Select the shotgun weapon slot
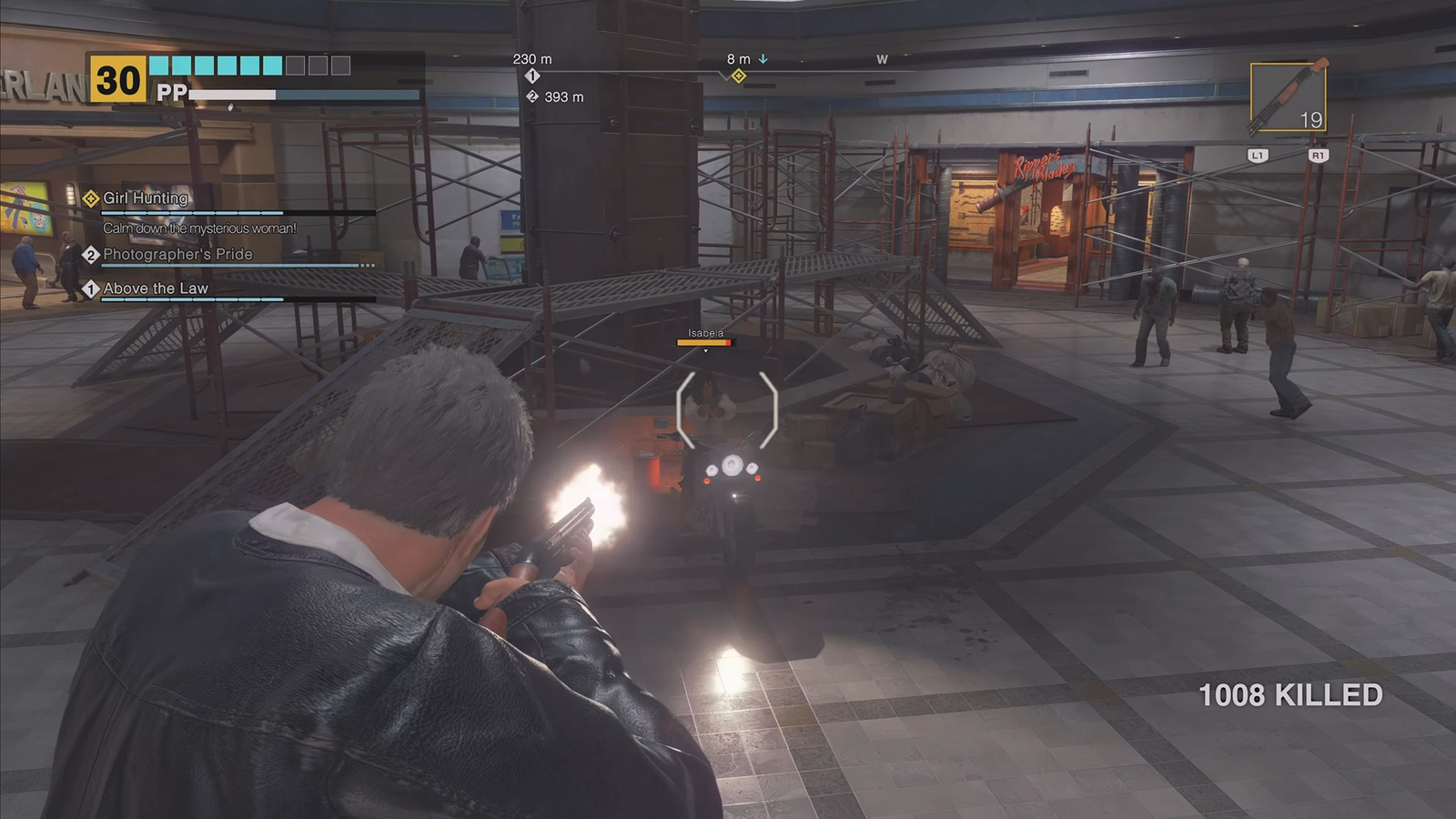This screenshot has height=819, width=1456. 1288,97
